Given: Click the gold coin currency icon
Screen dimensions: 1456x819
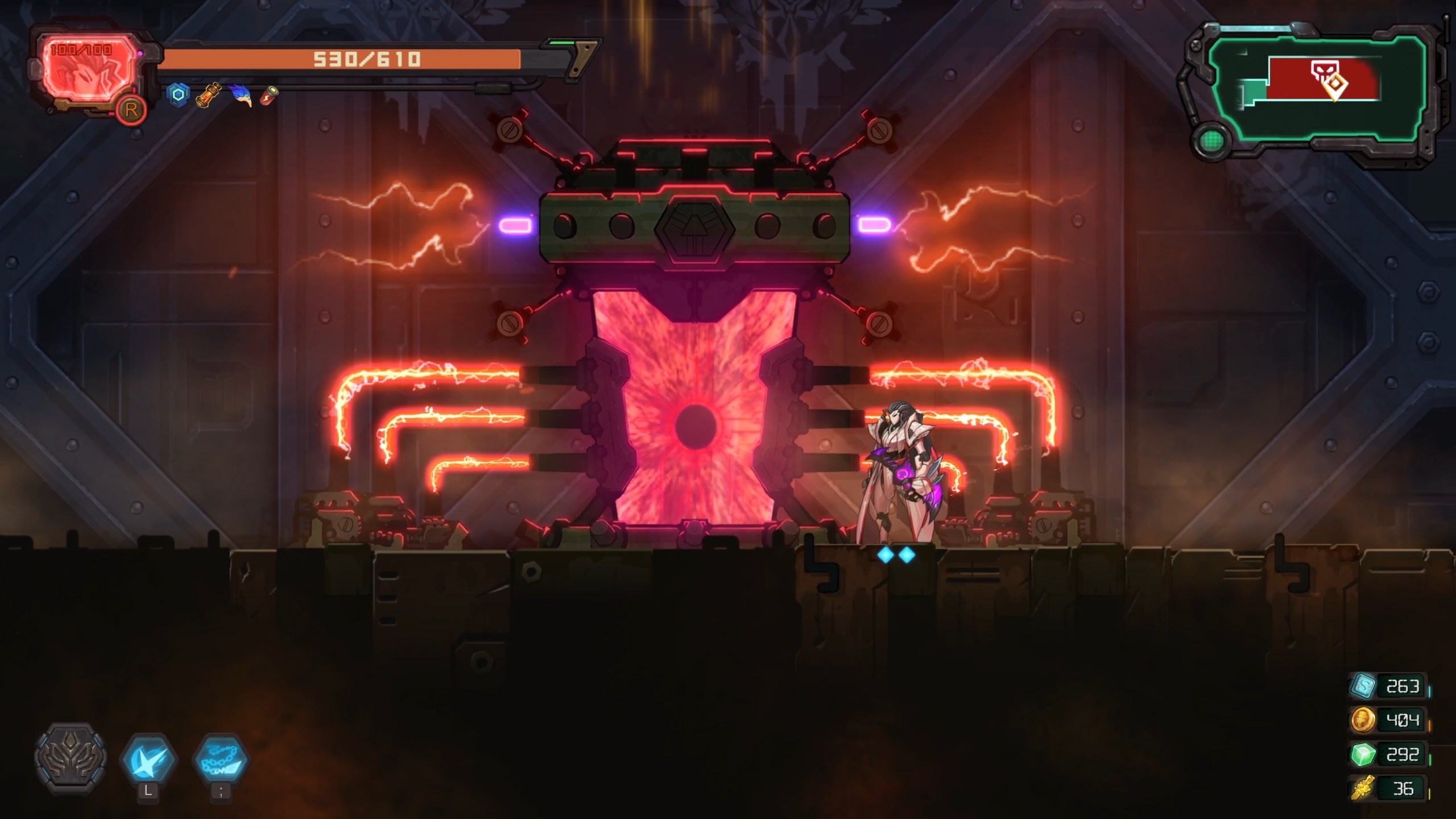Looking at the screenshot, I should pyautogui.click(x=1363, y=720).
